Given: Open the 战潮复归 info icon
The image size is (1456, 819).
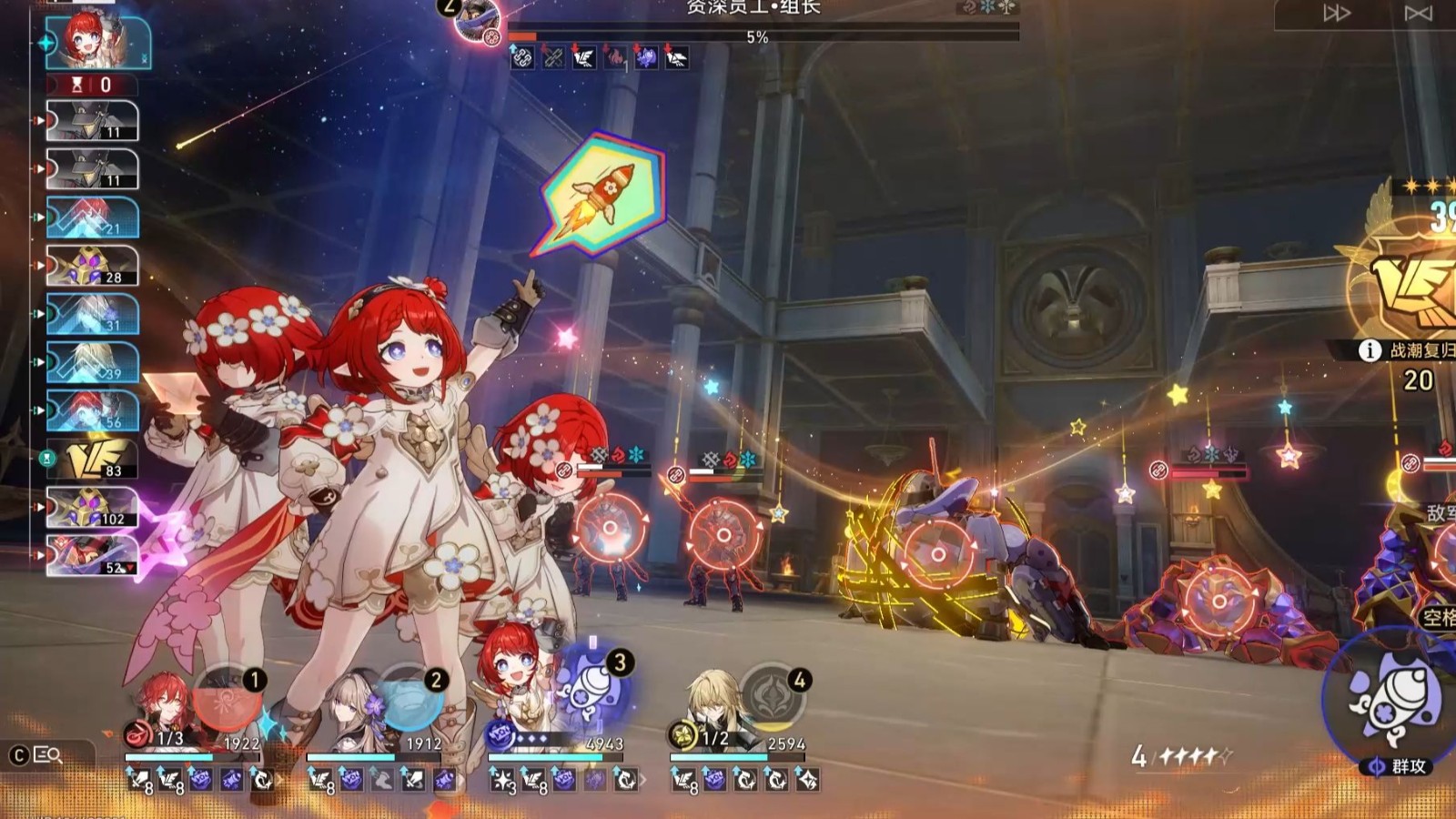Looking at the screenshot, I should tap(1370, 350).
